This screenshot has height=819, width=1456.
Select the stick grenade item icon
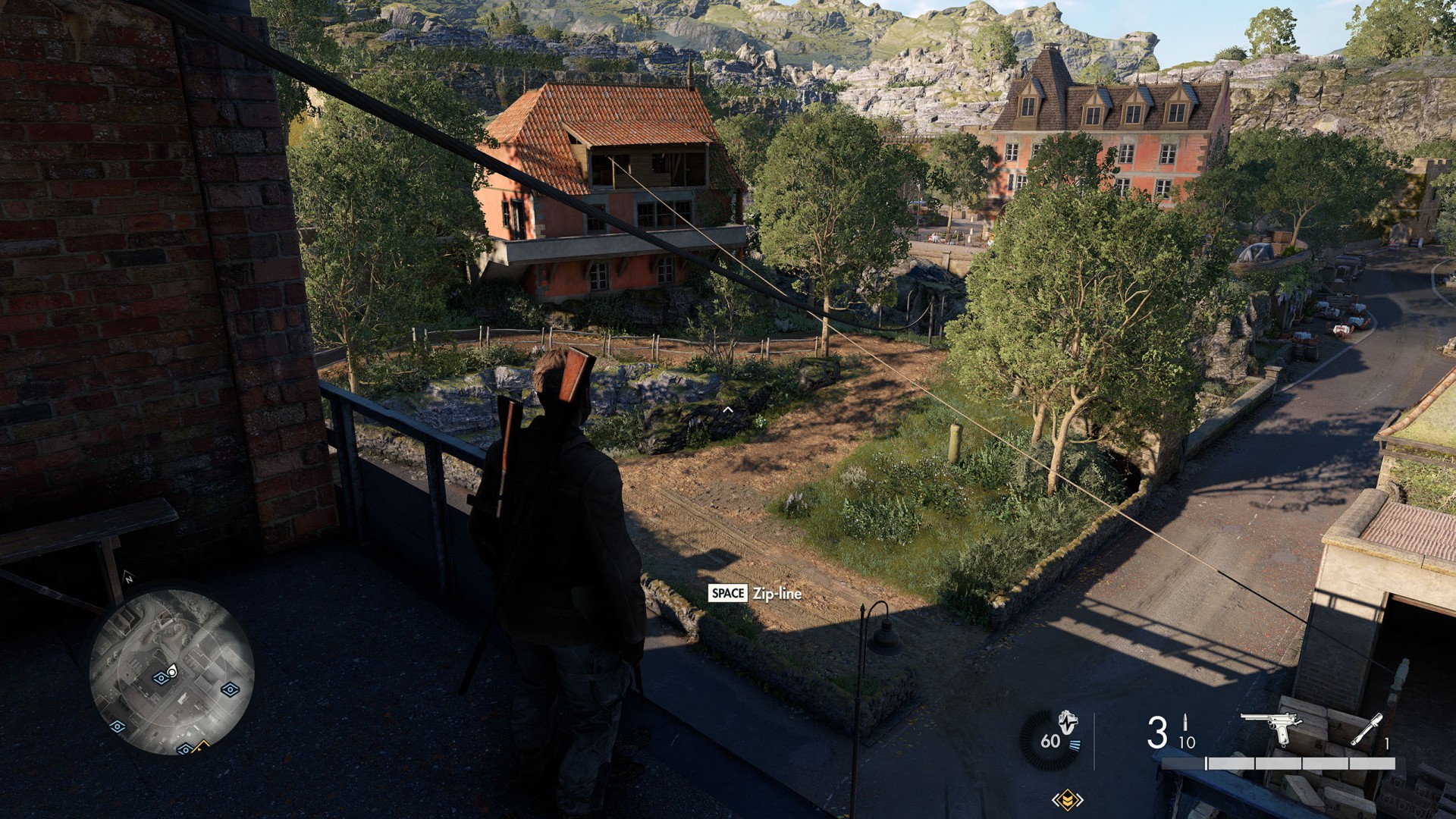pyautogui.click(x=1365, y=730)
